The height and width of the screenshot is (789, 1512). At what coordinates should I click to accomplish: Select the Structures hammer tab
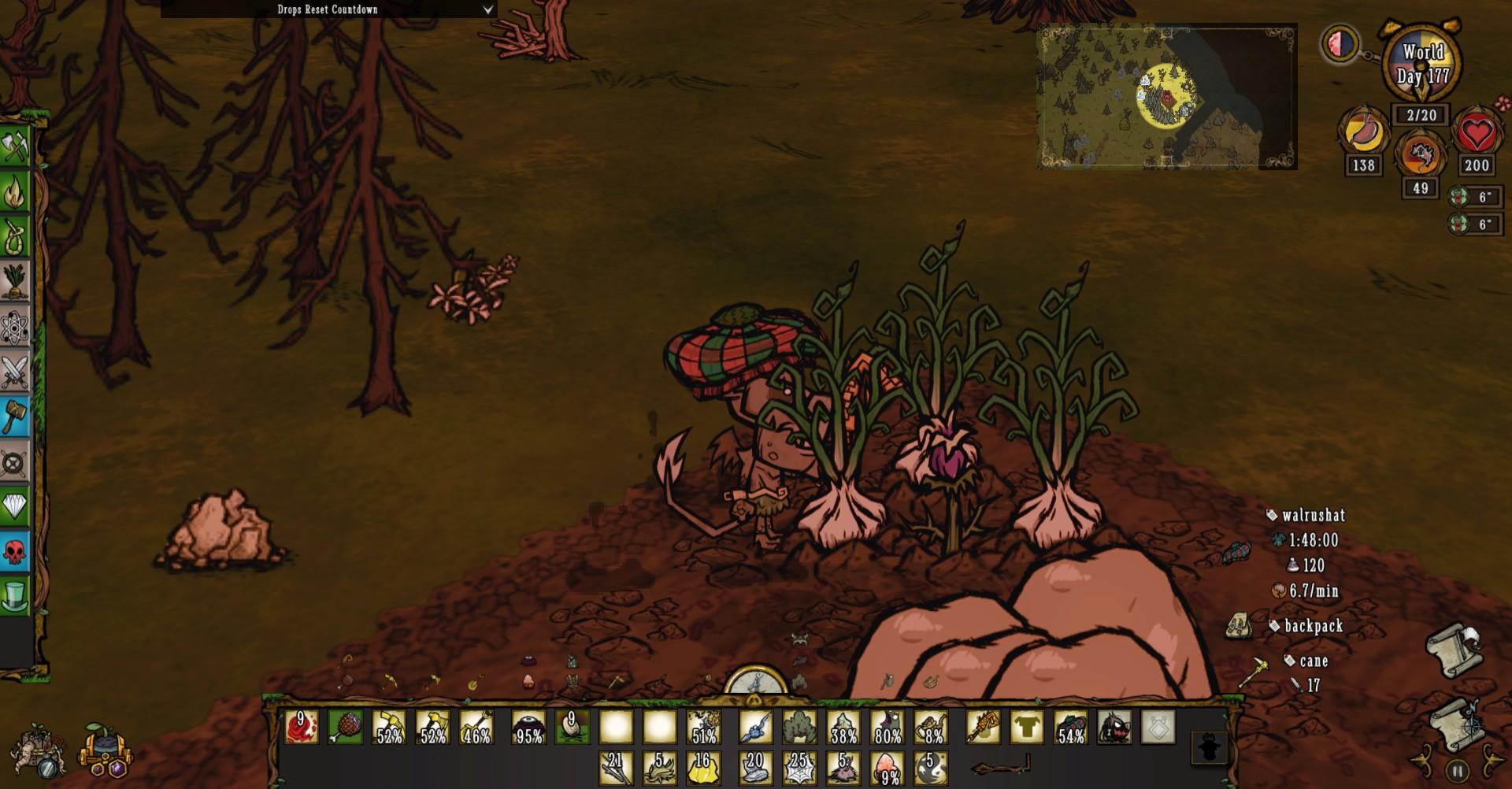[15, 416]
